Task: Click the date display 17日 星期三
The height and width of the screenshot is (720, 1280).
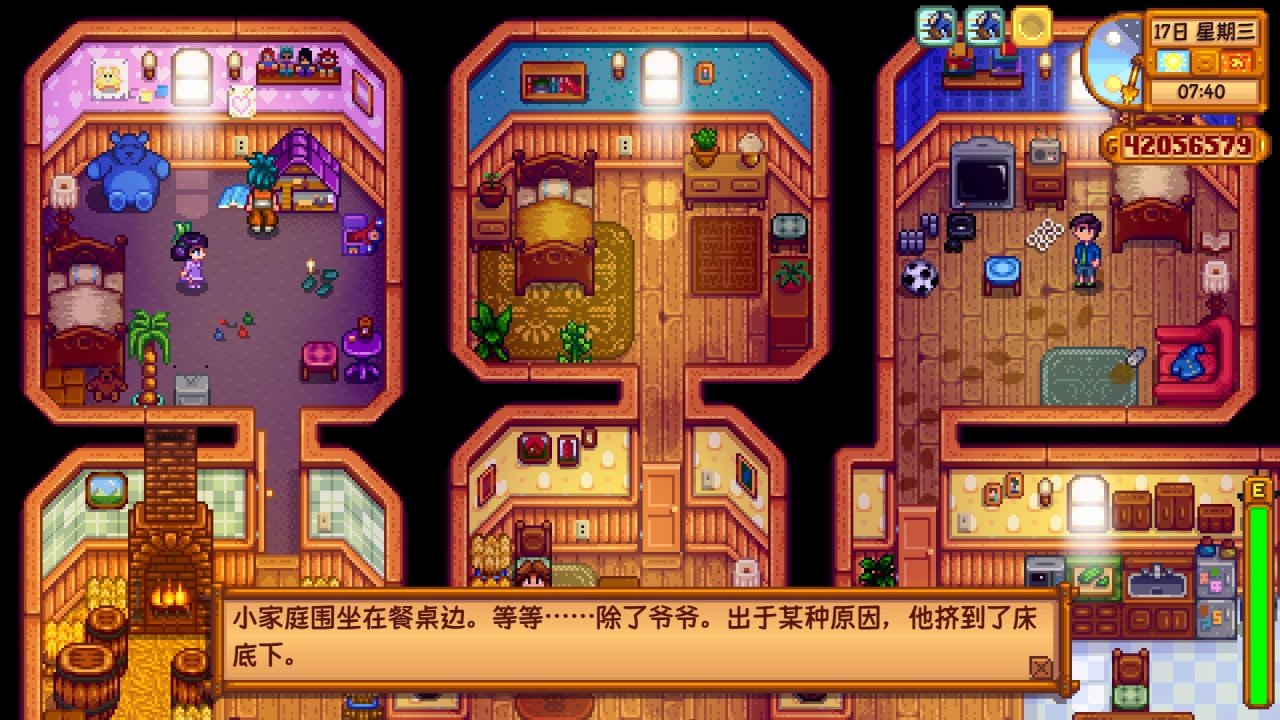Action: (x=1206, y=30)
